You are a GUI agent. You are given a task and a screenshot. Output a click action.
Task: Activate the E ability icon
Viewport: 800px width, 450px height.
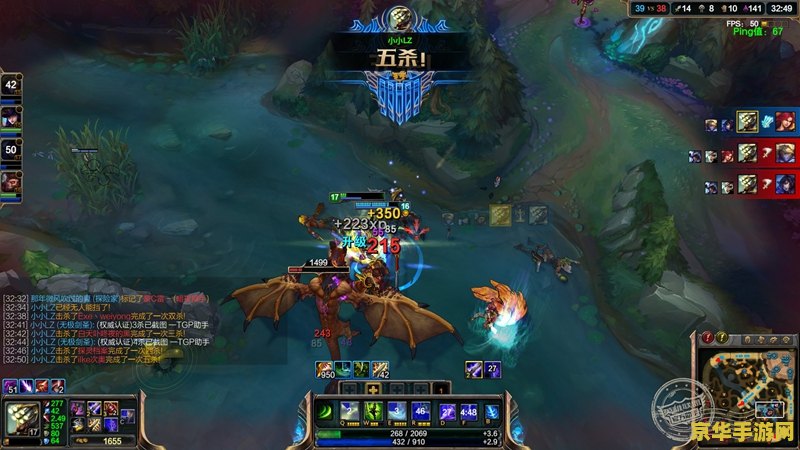[397, 411]
